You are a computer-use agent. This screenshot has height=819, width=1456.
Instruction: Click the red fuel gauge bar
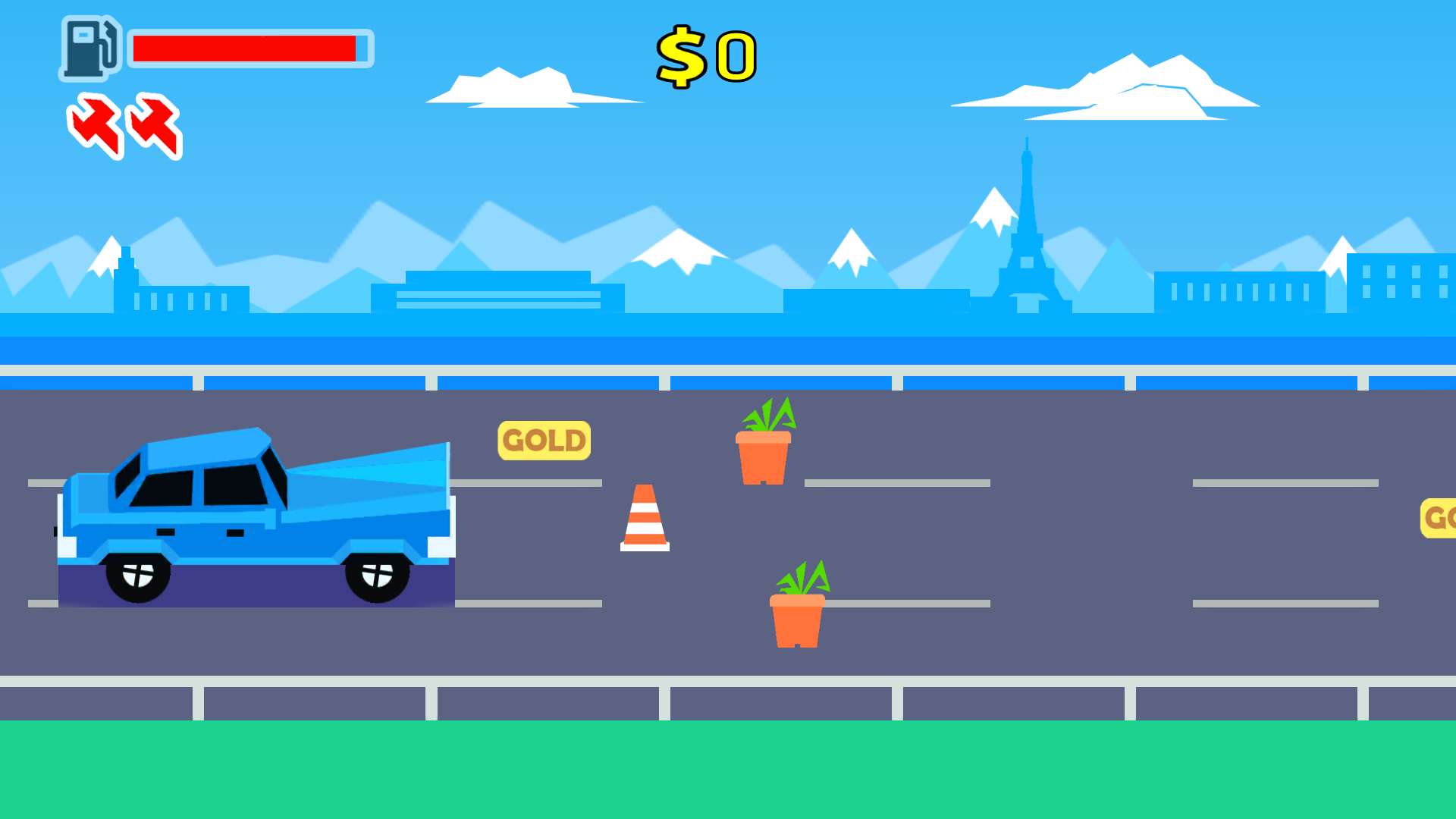point(243,48)
